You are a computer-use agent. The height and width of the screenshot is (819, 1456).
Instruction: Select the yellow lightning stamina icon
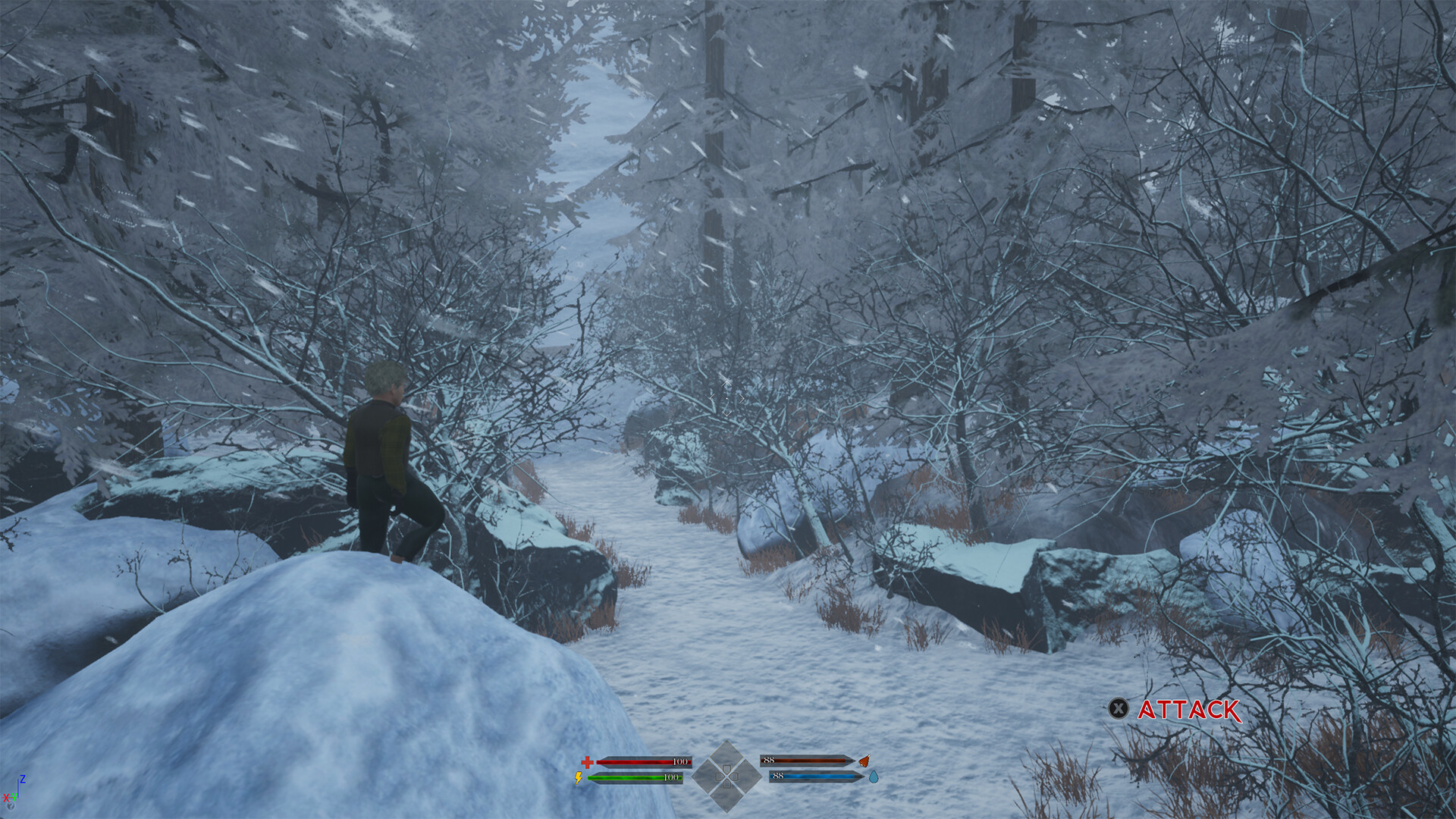pos(578,777)
